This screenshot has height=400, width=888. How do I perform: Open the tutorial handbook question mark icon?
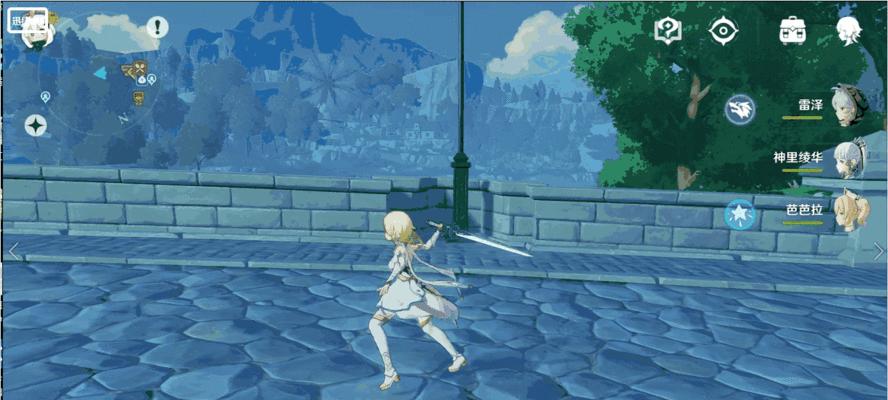click(667, 30)
